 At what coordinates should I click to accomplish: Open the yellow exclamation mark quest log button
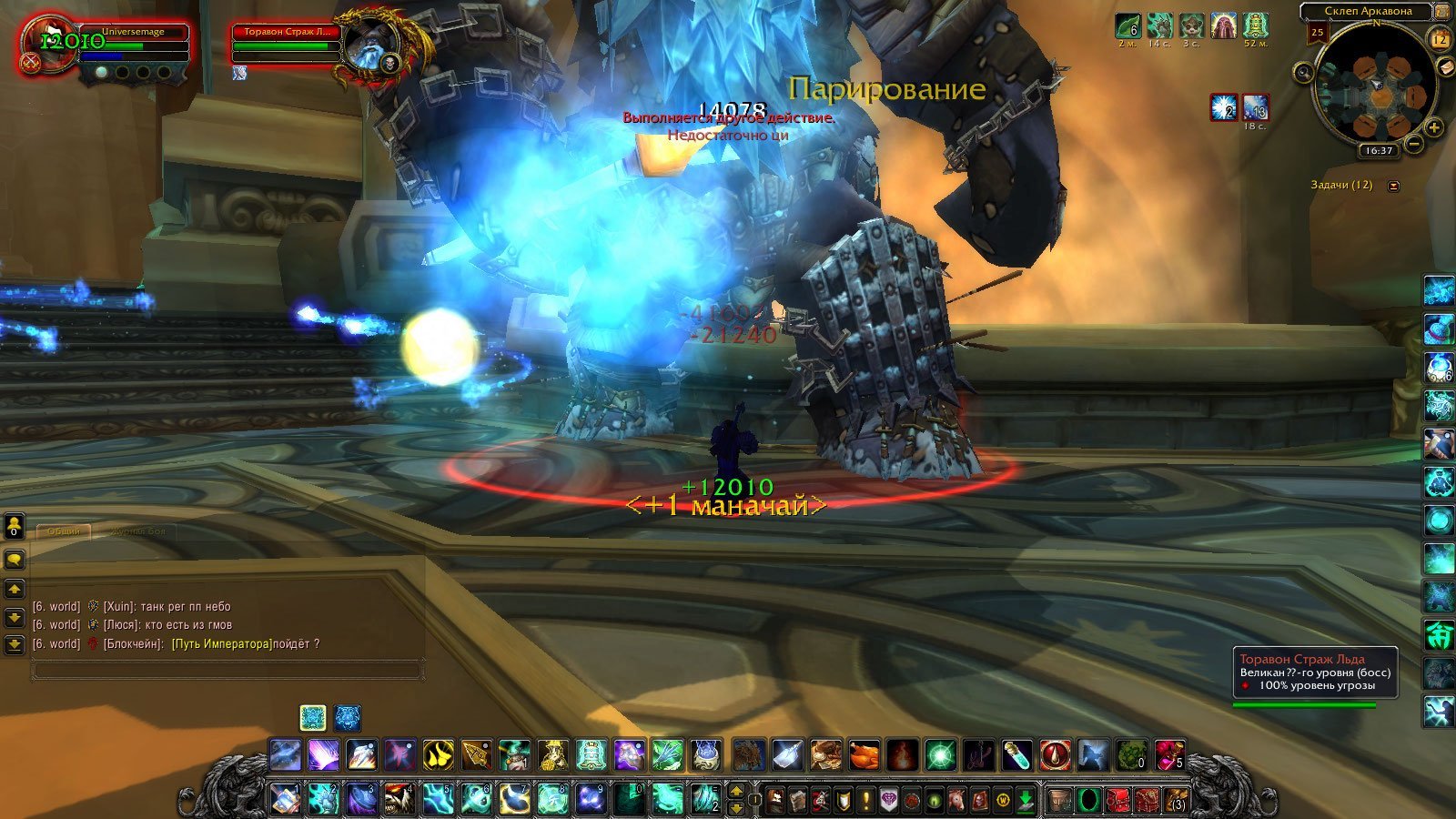(866, 800)
